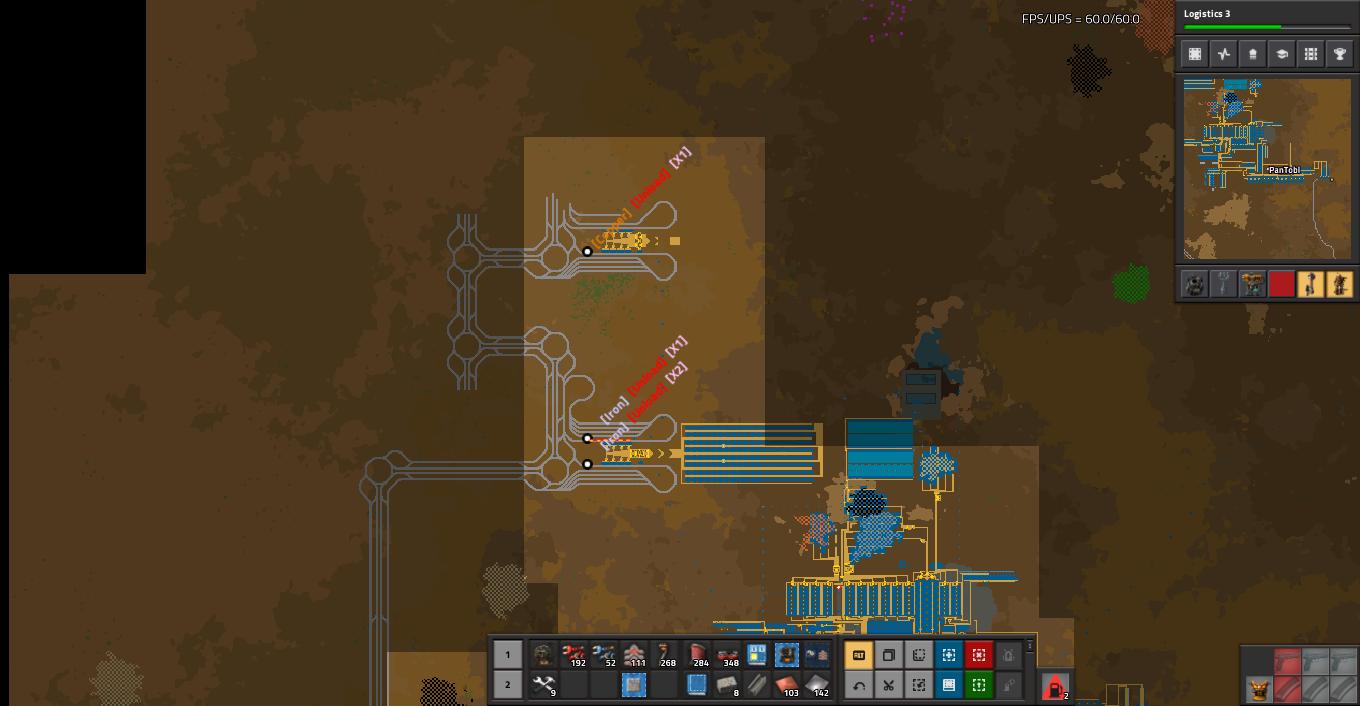
Task: Select the red deconstruction planner tool
Action: tap(978, 655)
